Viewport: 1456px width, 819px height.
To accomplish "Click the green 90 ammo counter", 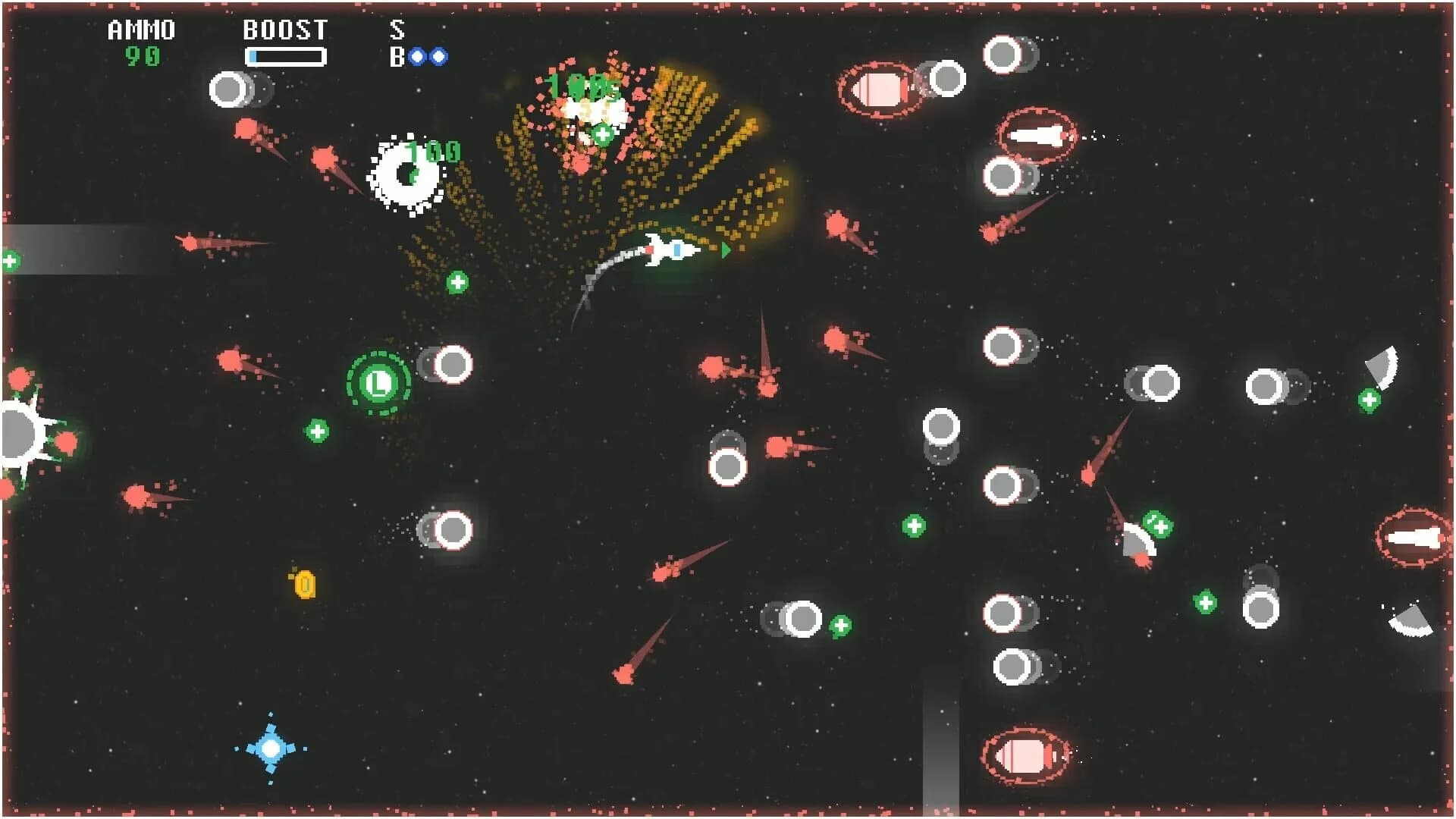I will click(x=143, y=55).
